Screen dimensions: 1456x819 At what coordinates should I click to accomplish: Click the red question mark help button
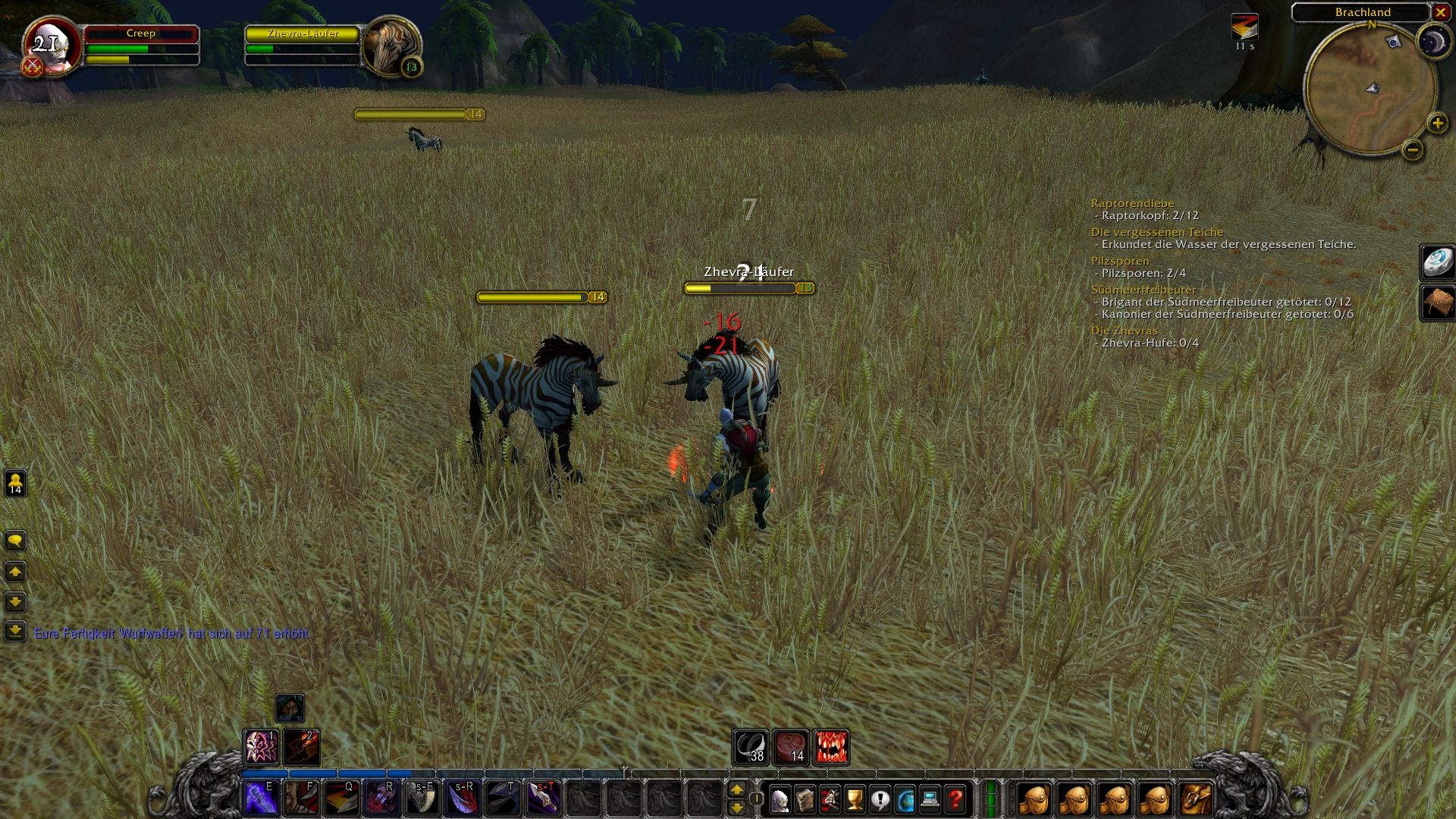coord(955,799)
